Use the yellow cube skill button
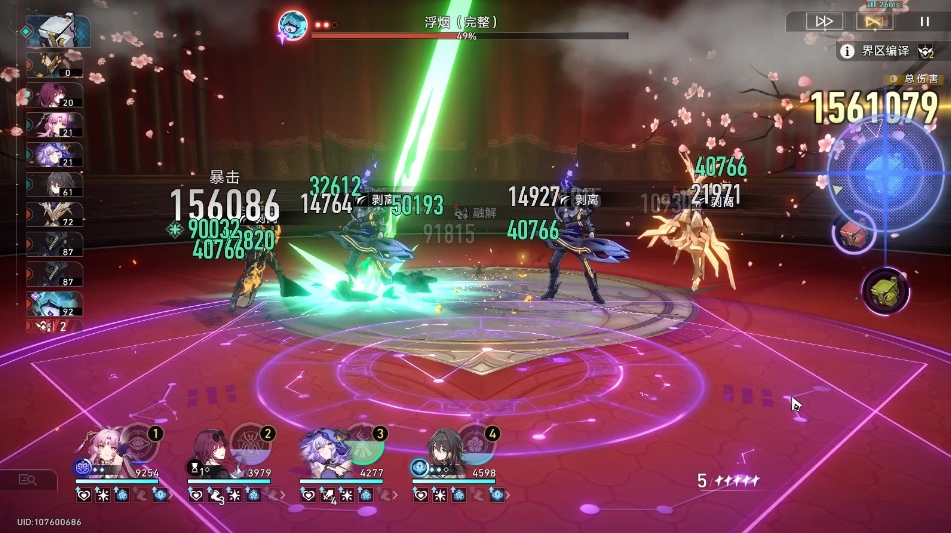The height and width of the screenshot is (533, 951). pos(885,291)
